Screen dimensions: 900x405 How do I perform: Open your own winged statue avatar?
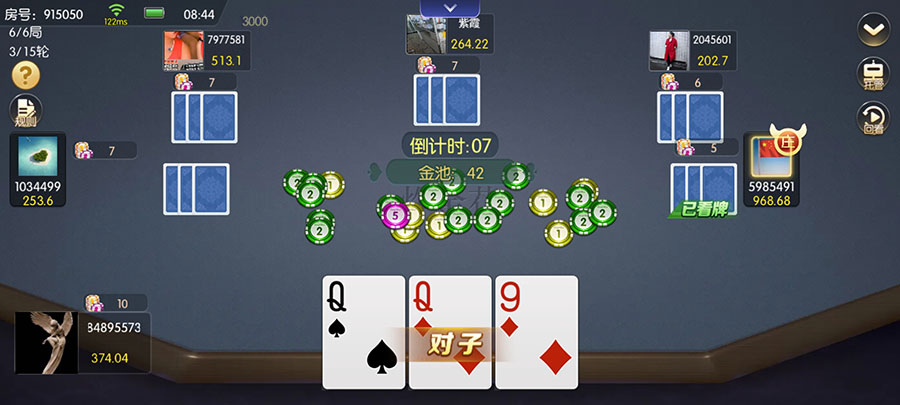click(47, 342)
